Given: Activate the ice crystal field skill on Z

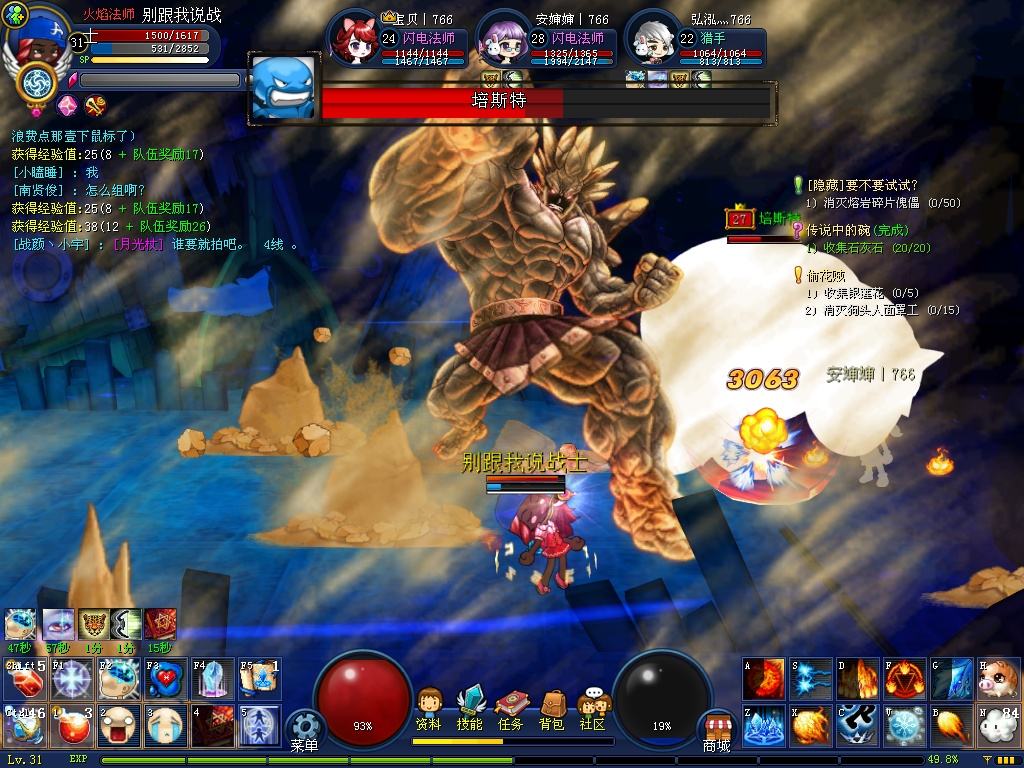Looking at the screenshot, I should click(763, 726).
